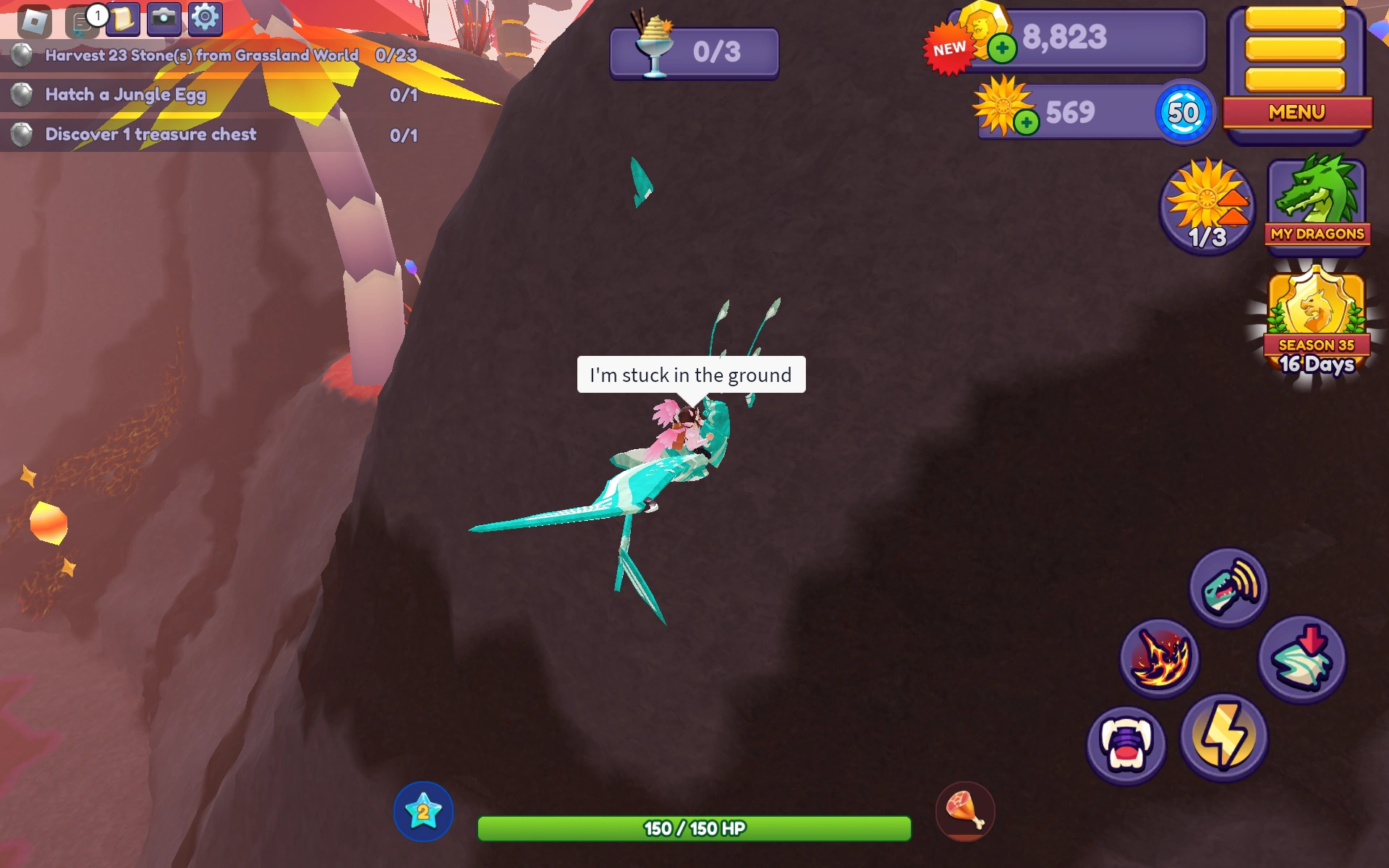Use the dragon roar ability
The height and width of the screenshot is (868, 1389).
[x=1228, y=590]
